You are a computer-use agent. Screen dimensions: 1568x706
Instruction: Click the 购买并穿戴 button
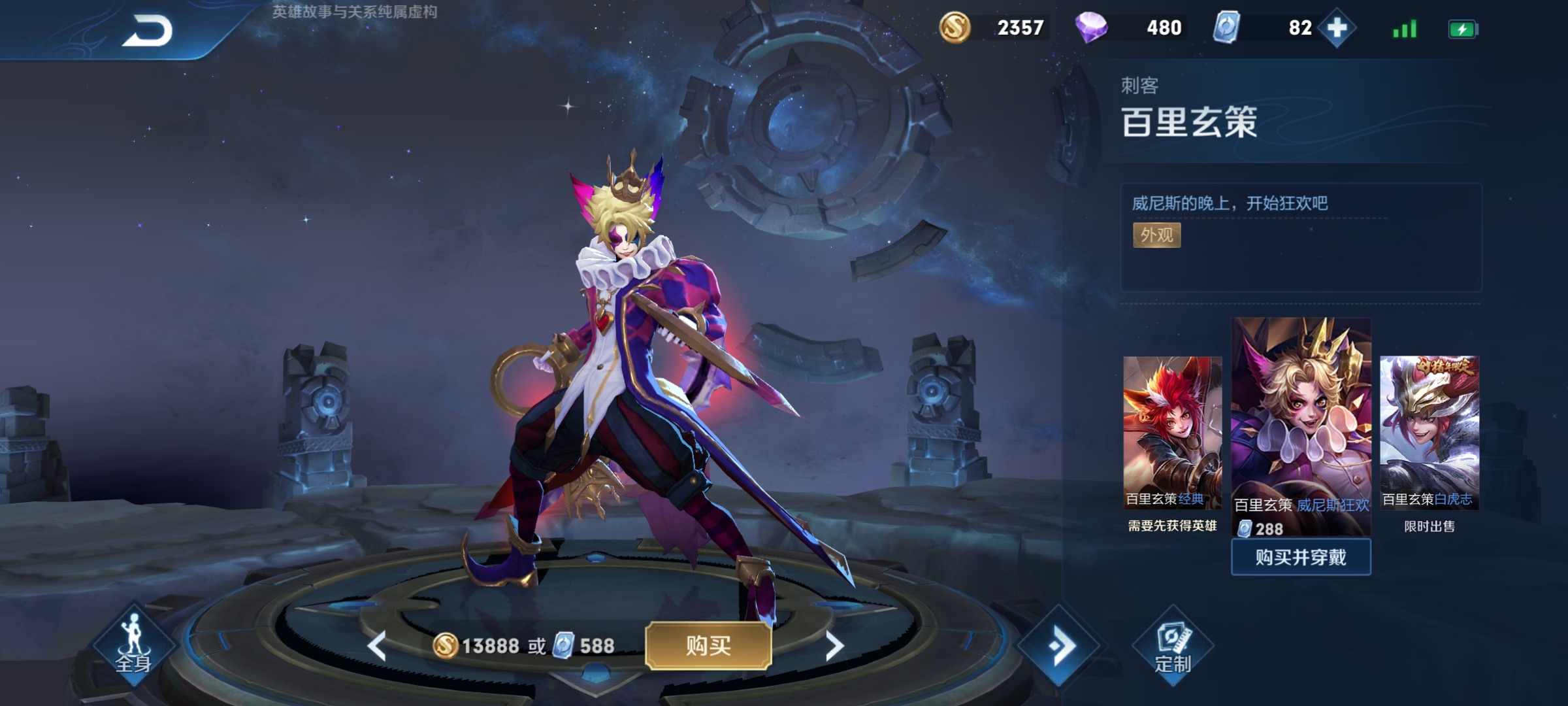tap(1301, 558)
